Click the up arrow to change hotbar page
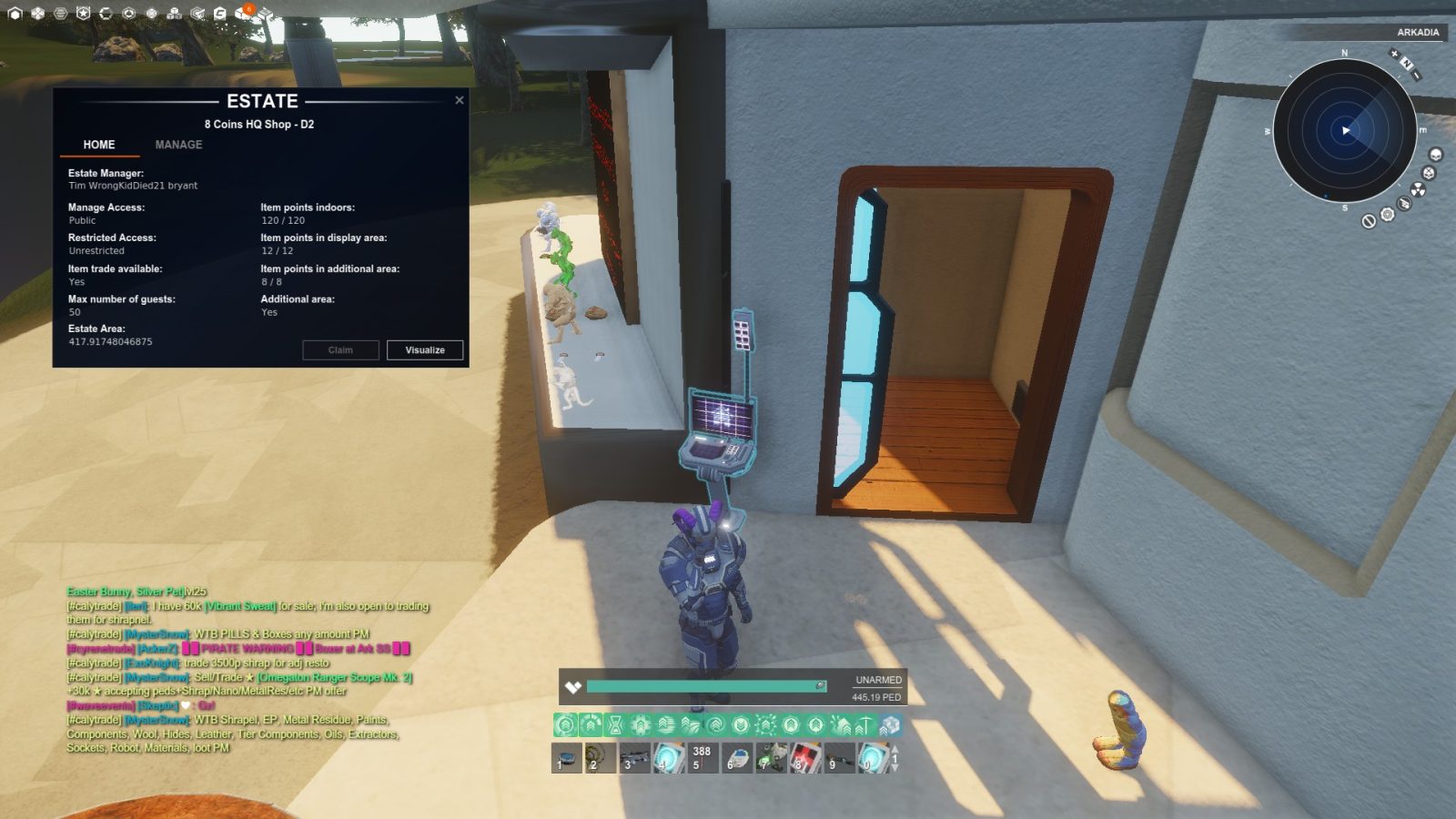This screenshot has height=819, width=1456. point(895,749)
